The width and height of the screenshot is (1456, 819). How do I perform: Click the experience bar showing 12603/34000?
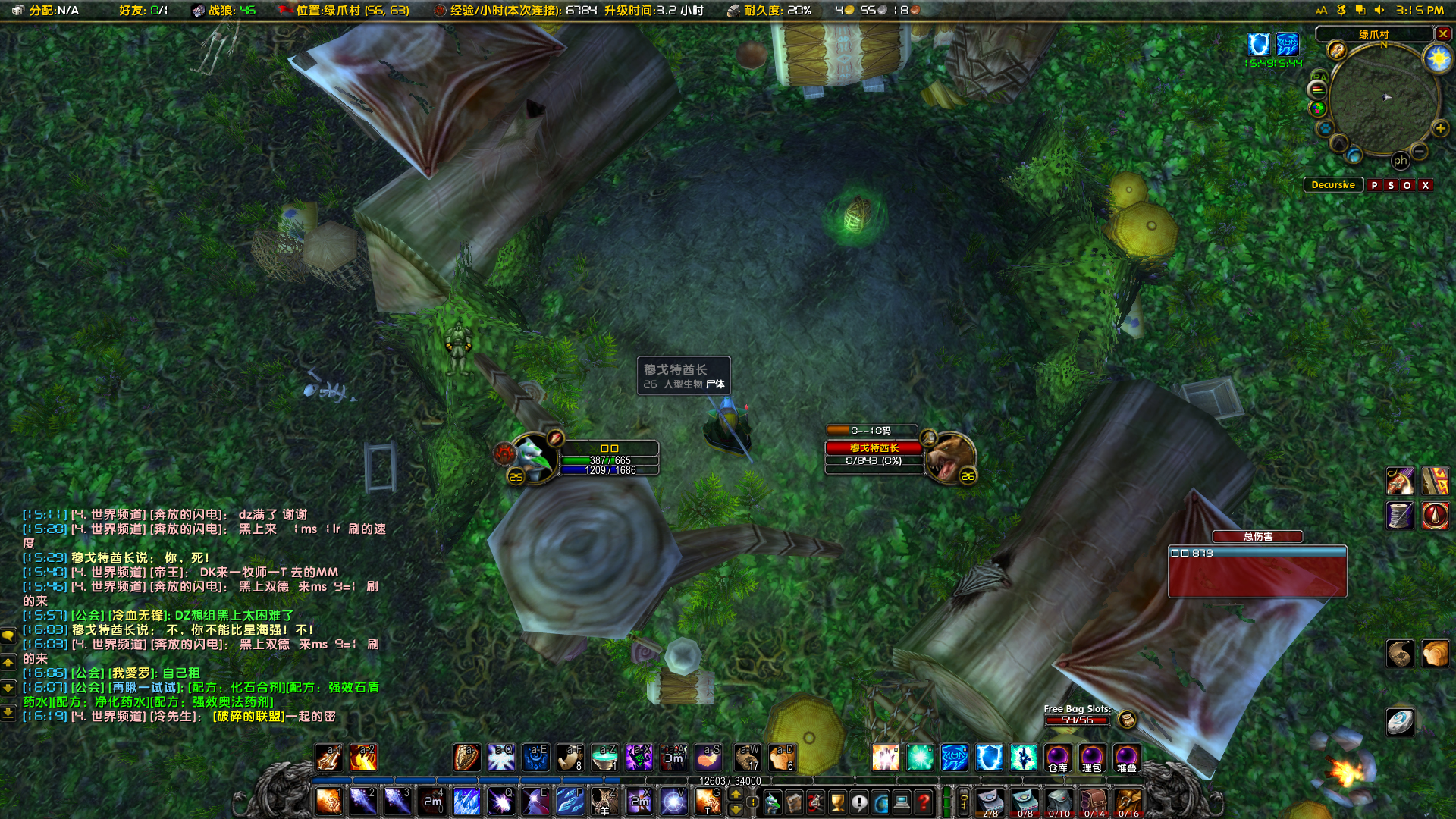tap(732, 781)
